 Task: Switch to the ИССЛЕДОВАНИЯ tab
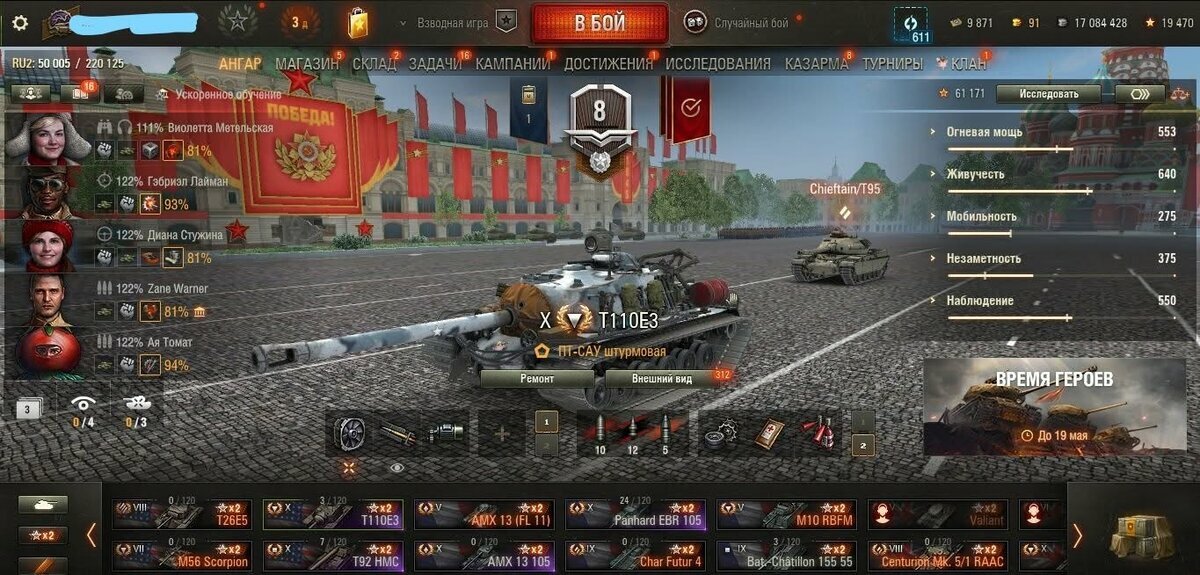click(718, 64)
